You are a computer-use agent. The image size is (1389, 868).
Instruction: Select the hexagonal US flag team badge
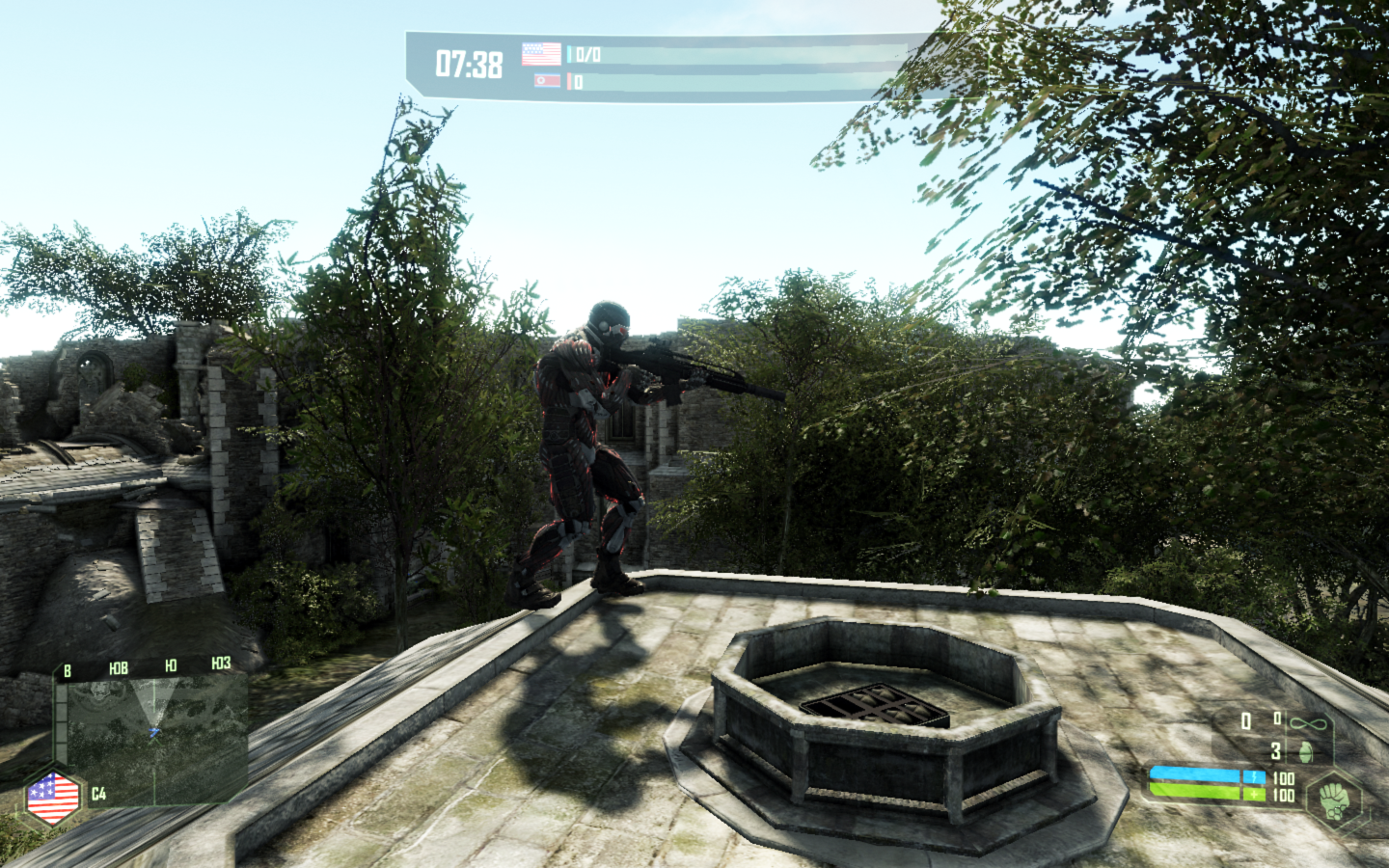point(53,798)
